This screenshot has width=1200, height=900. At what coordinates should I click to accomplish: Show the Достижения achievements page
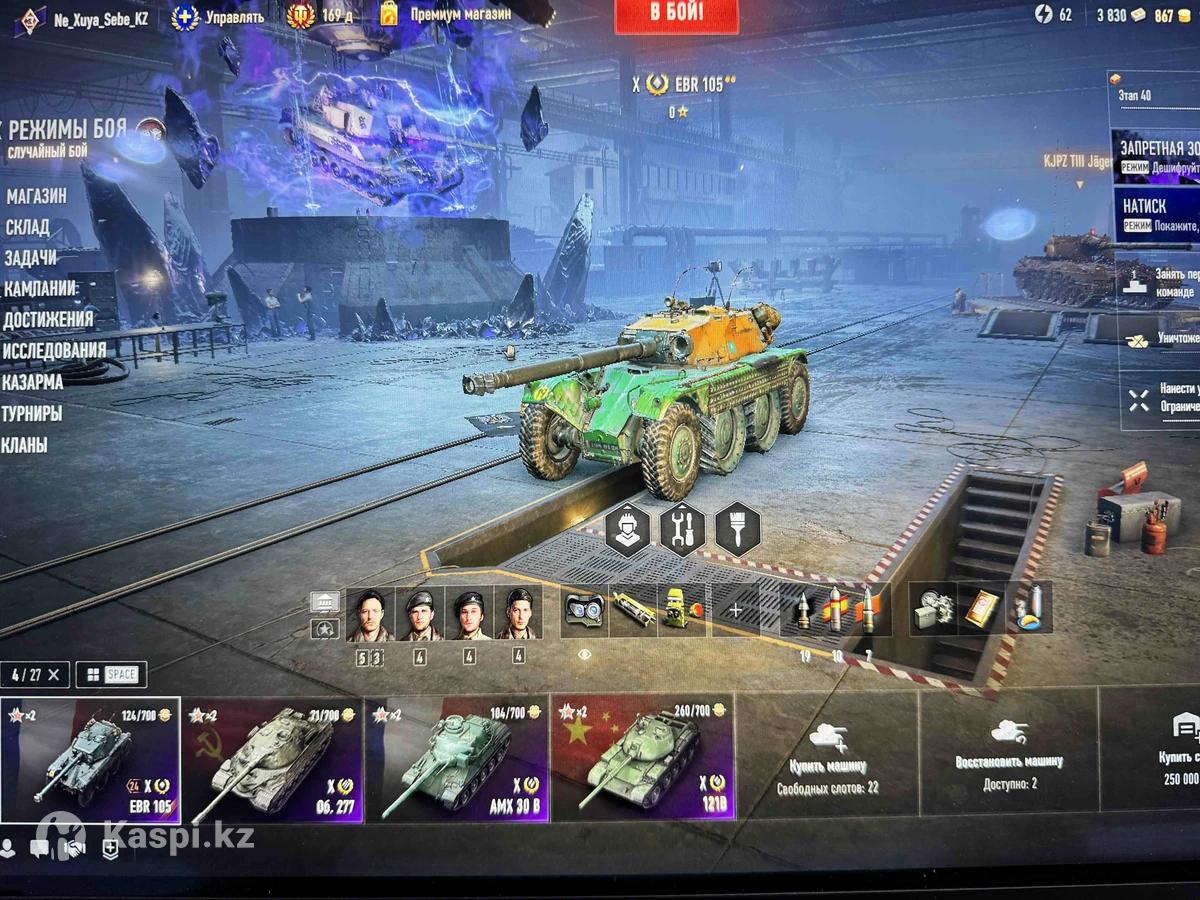(x=47, y=320)
